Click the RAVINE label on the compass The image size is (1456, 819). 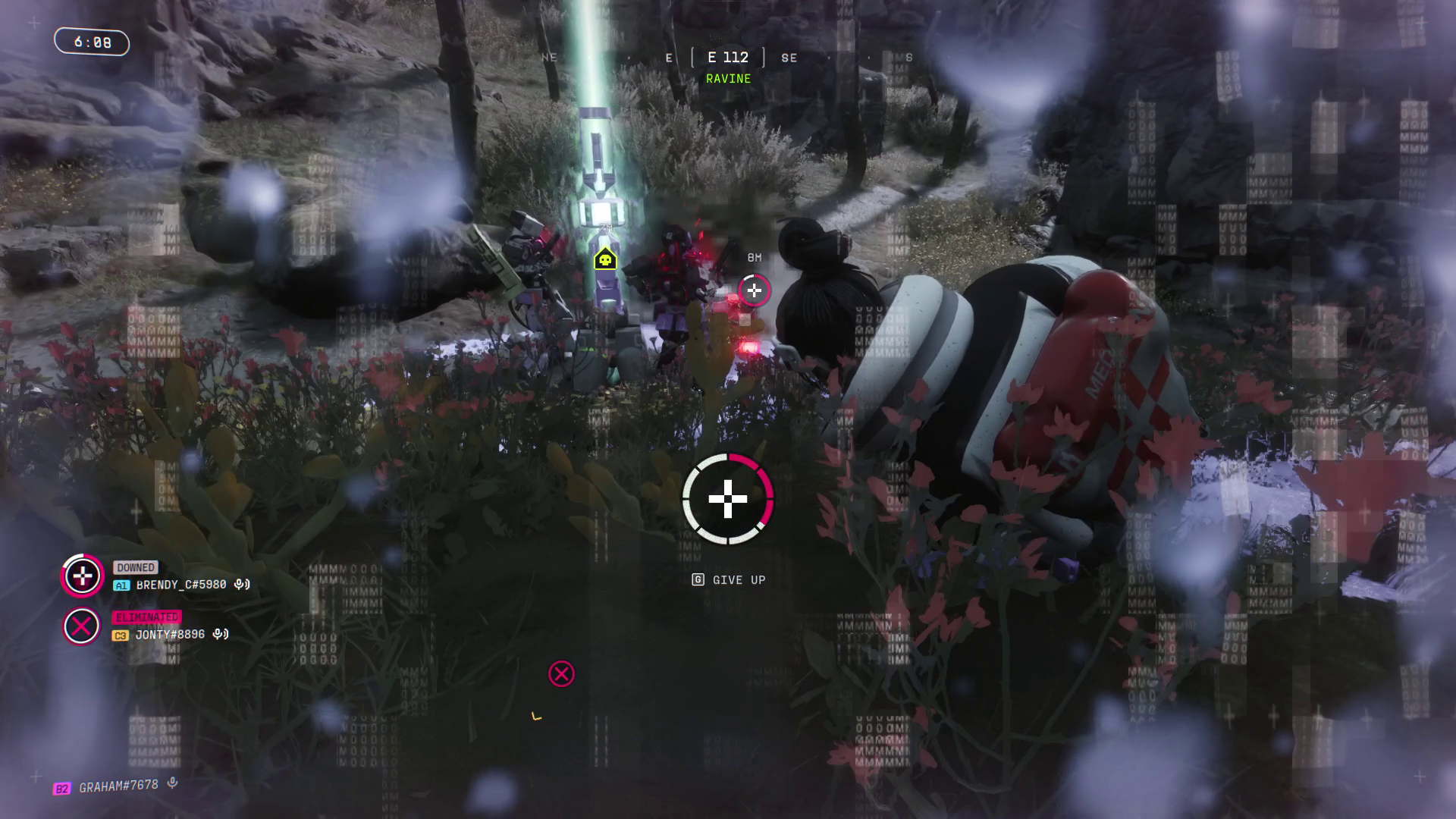click(728, 78)
